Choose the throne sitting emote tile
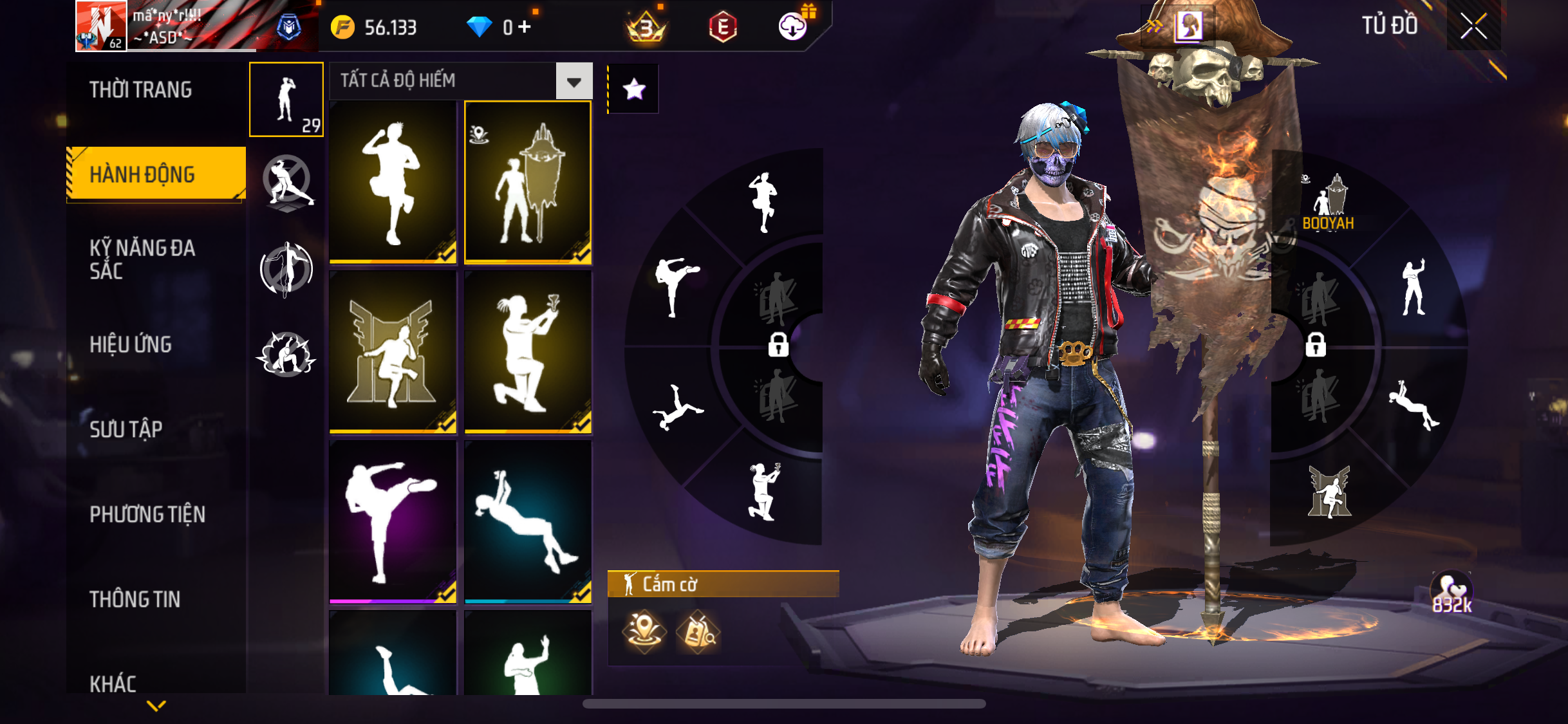Image resolution: width=1568 pixels, height=724 pixels. pos(393,352)
